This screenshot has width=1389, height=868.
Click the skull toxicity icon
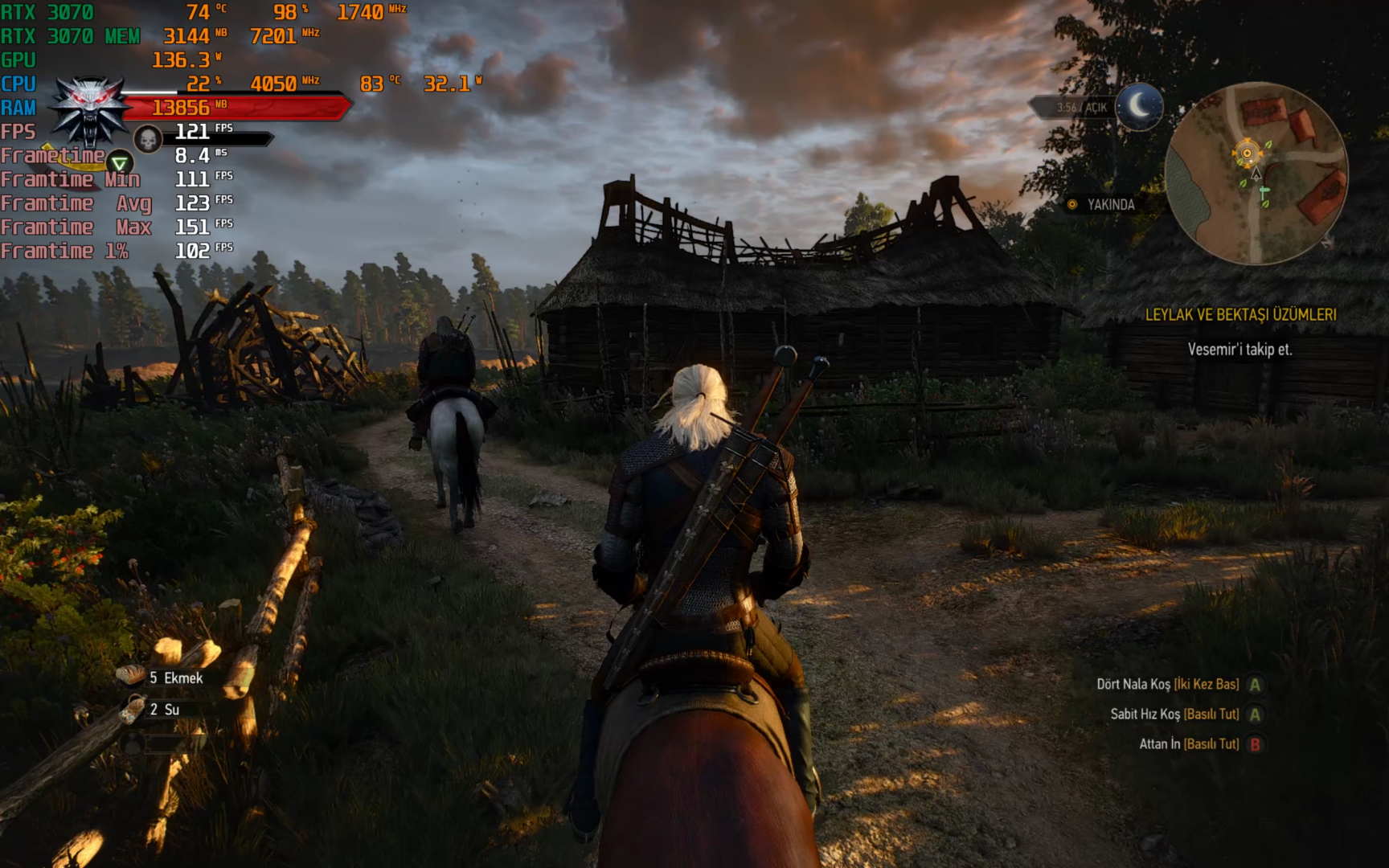point(148,140)
